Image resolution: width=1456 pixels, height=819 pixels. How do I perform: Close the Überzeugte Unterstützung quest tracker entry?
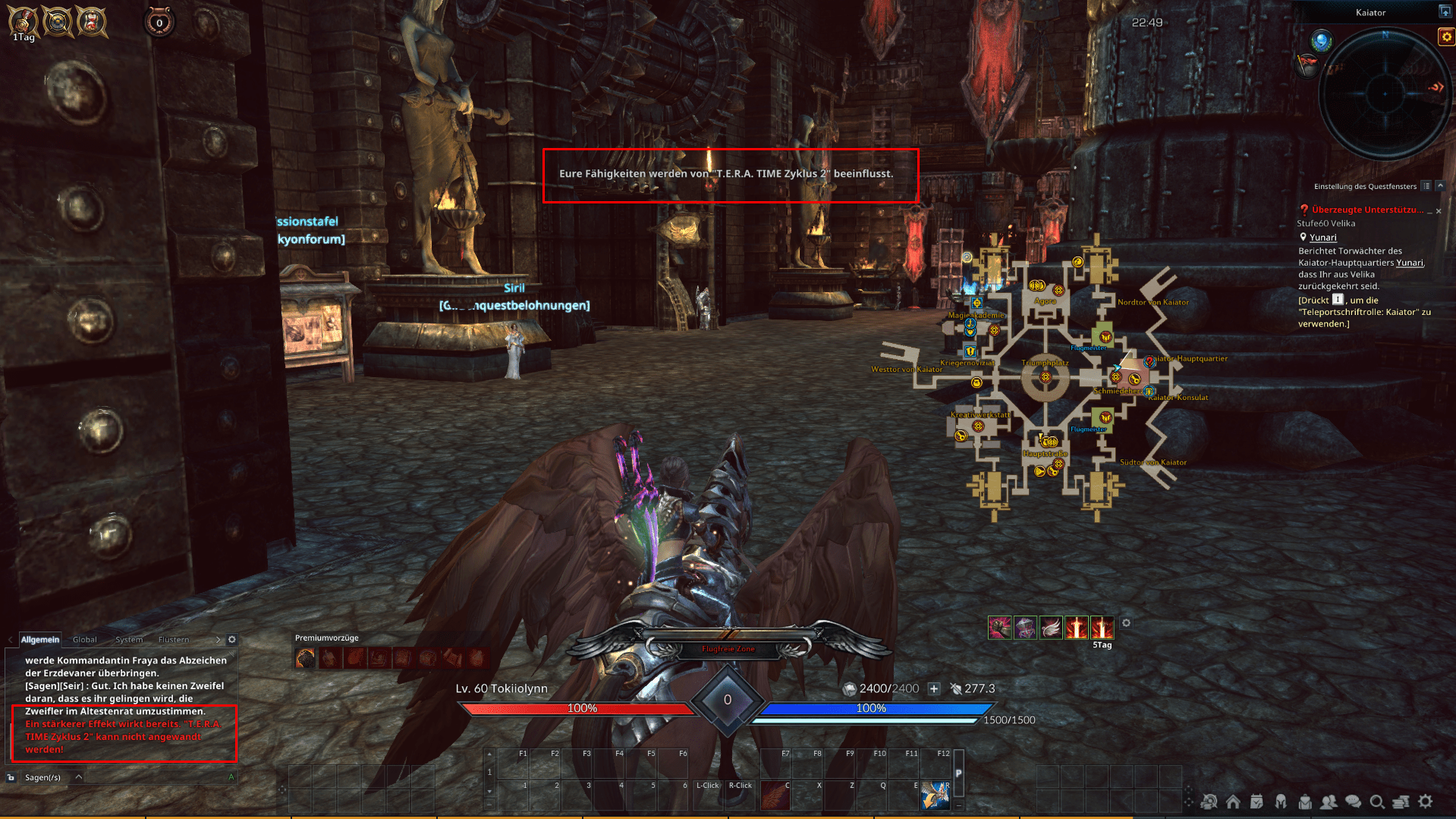[x=1439, y=211]
